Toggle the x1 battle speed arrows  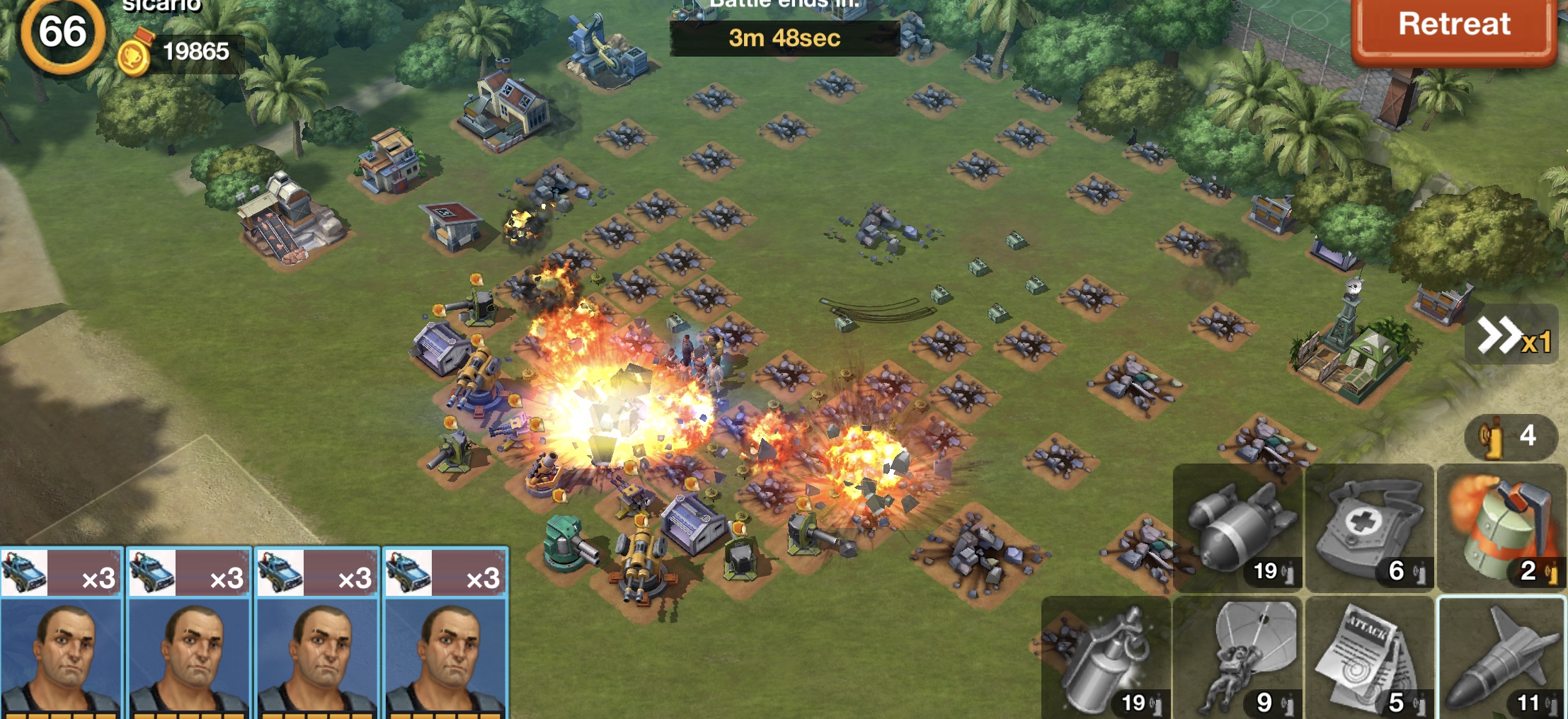(x=1513, y=335)
